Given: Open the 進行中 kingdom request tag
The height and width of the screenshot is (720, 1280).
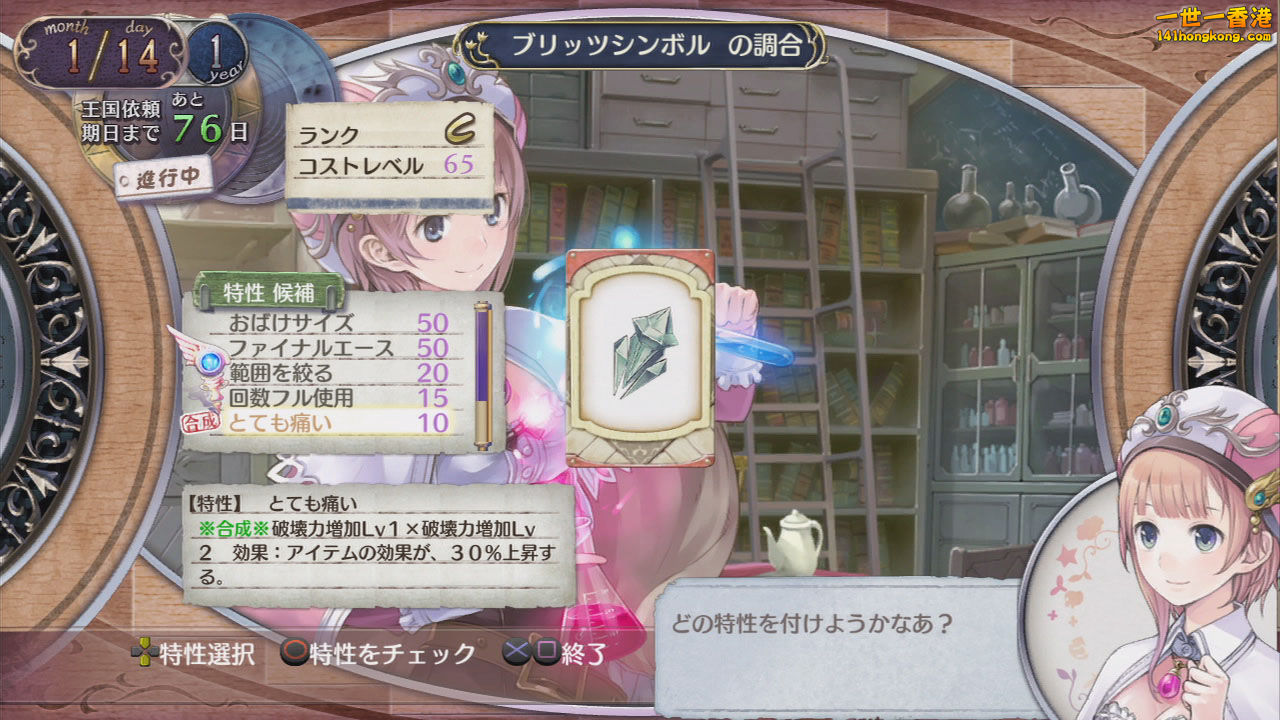Looking at the screenshot, I should [x=162, y=178].
